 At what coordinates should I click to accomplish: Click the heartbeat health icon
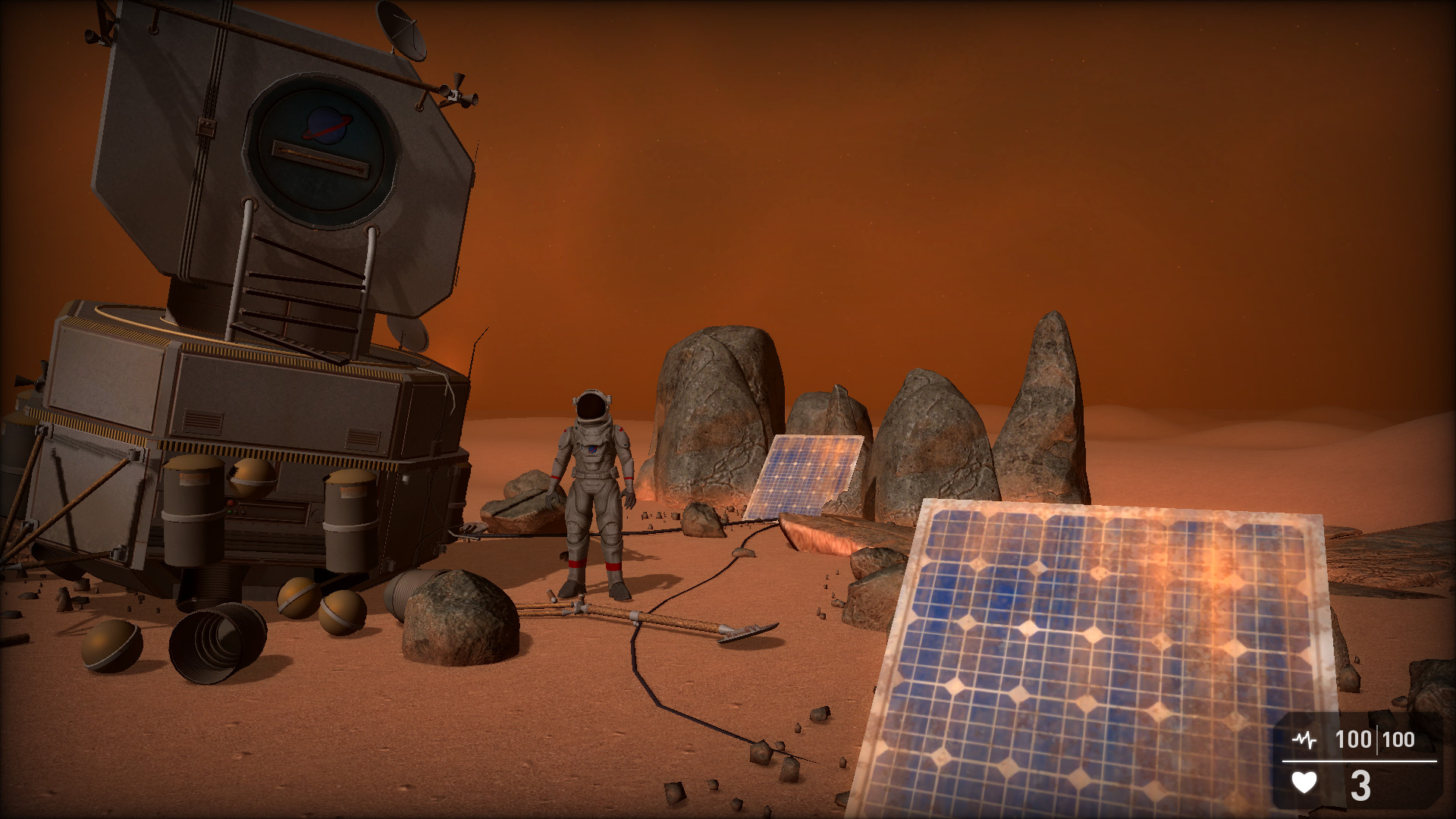tap(1304, 739)
